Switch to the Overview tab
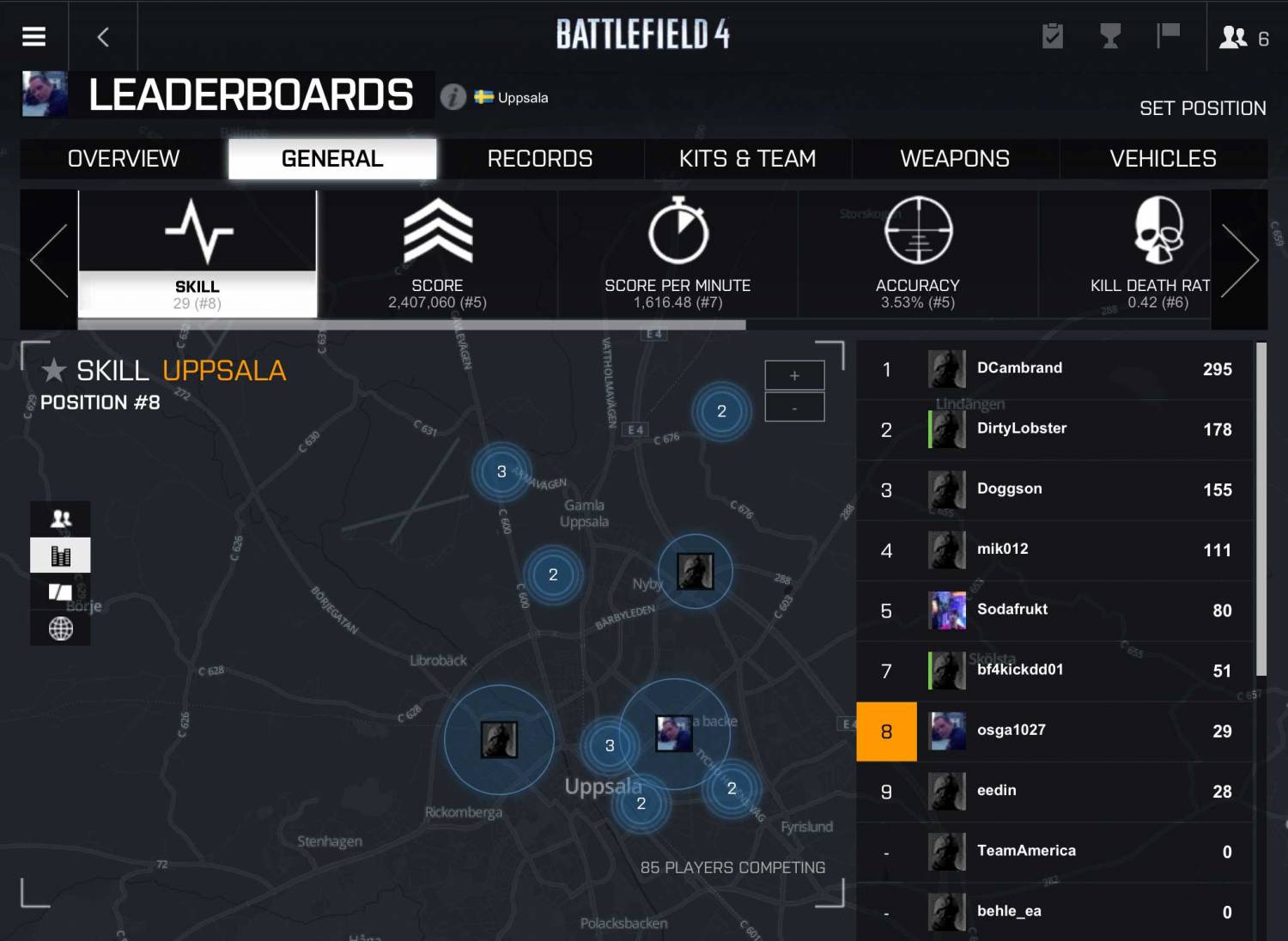Image resolution: width=1288 pixels, height=941 pixels. 124,159
